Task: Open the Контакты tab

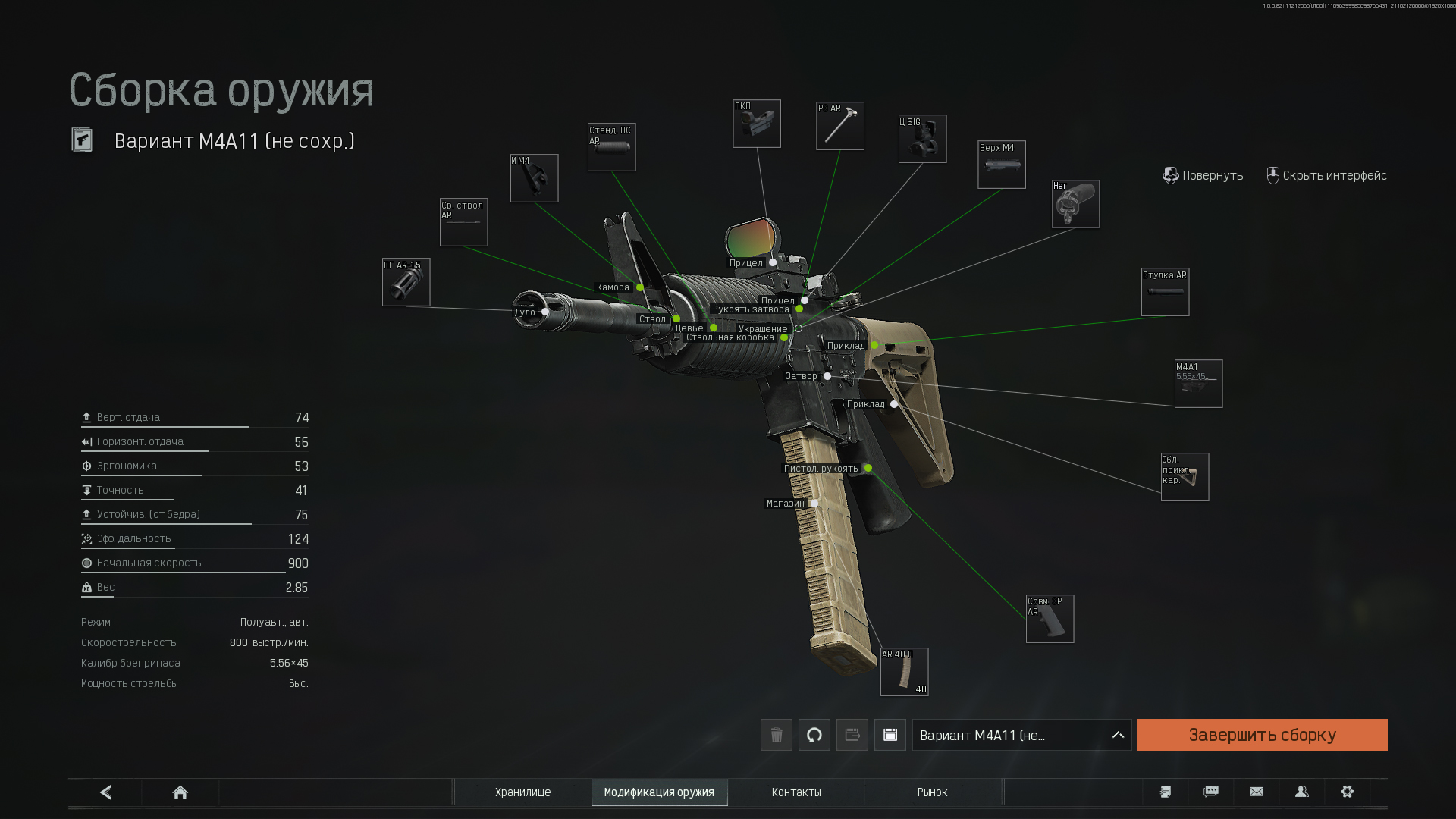Action: point(796,792)
